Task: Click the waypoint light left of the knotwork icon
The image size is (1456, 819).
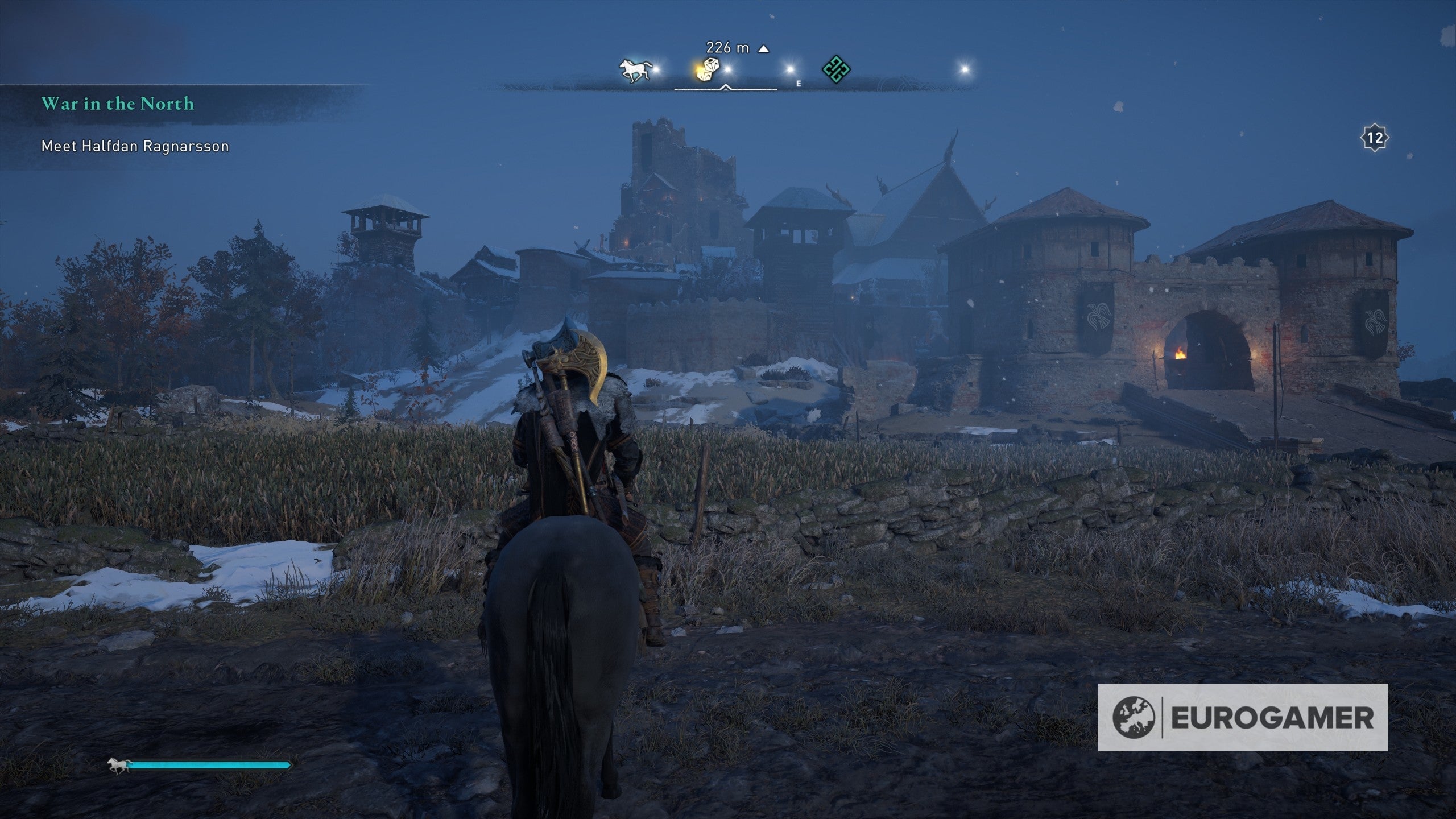Action: [789, 69]
